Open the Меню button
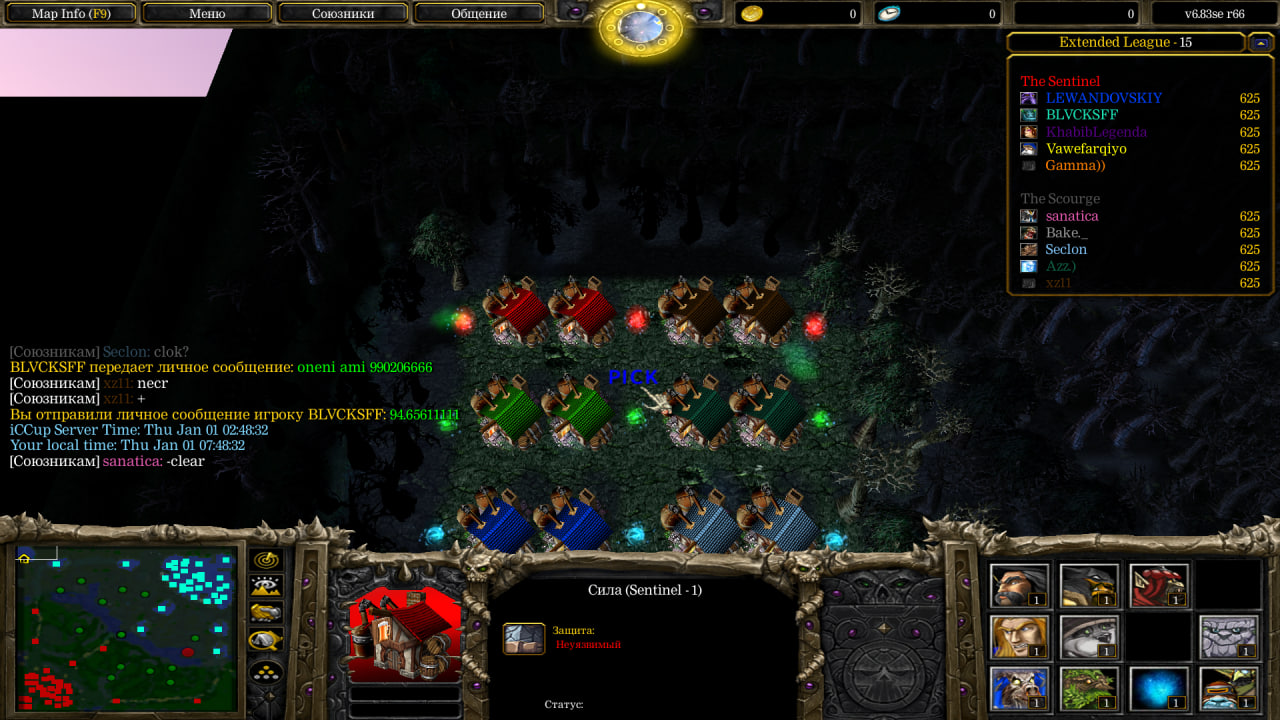This screenshot has height=720, width=1280. click(x=207, y=14)
